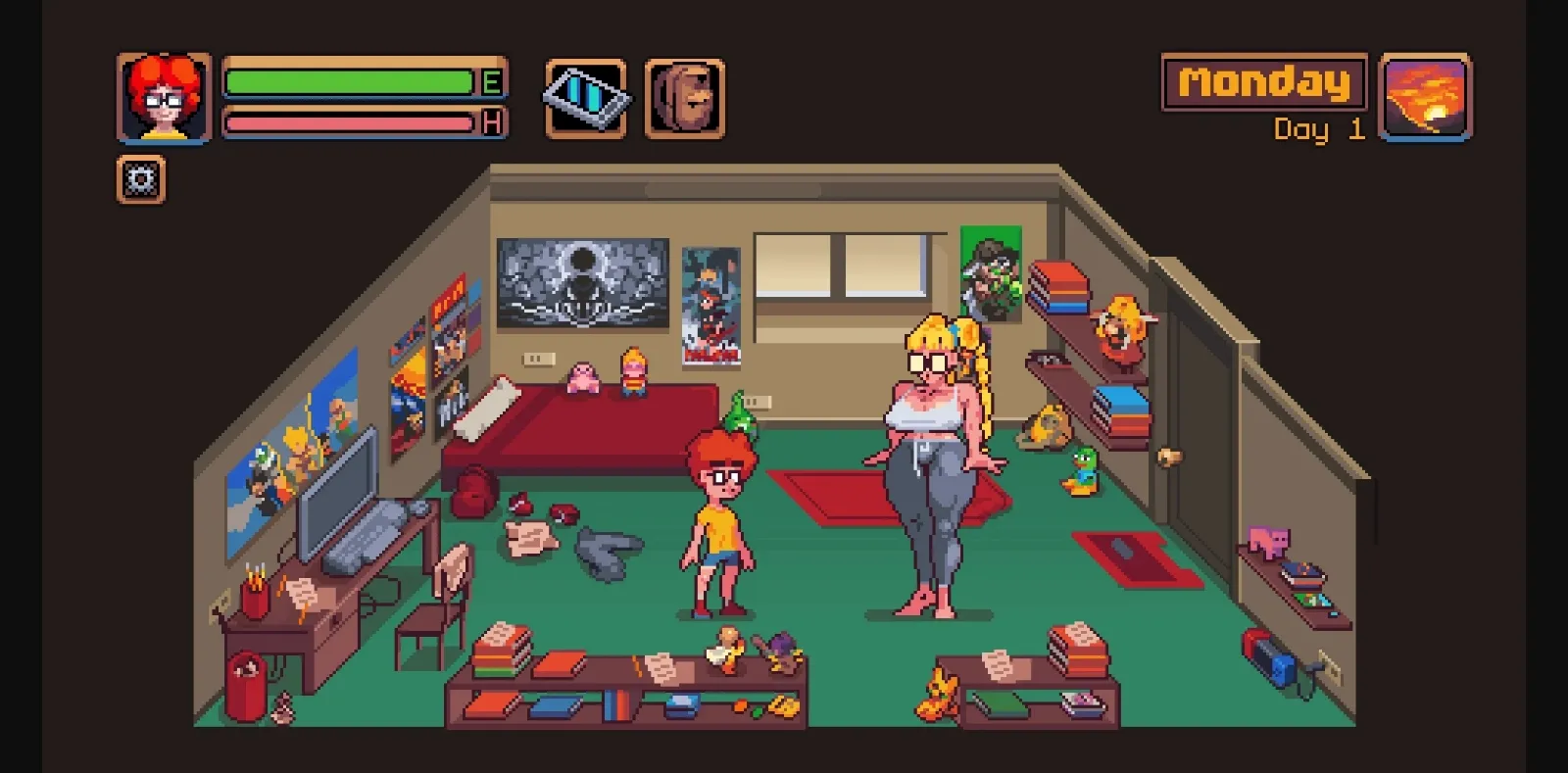The height and width of the screenshot is (773, 1568).
Task: Click the Monday day banner
Action: coord(1262,83)
